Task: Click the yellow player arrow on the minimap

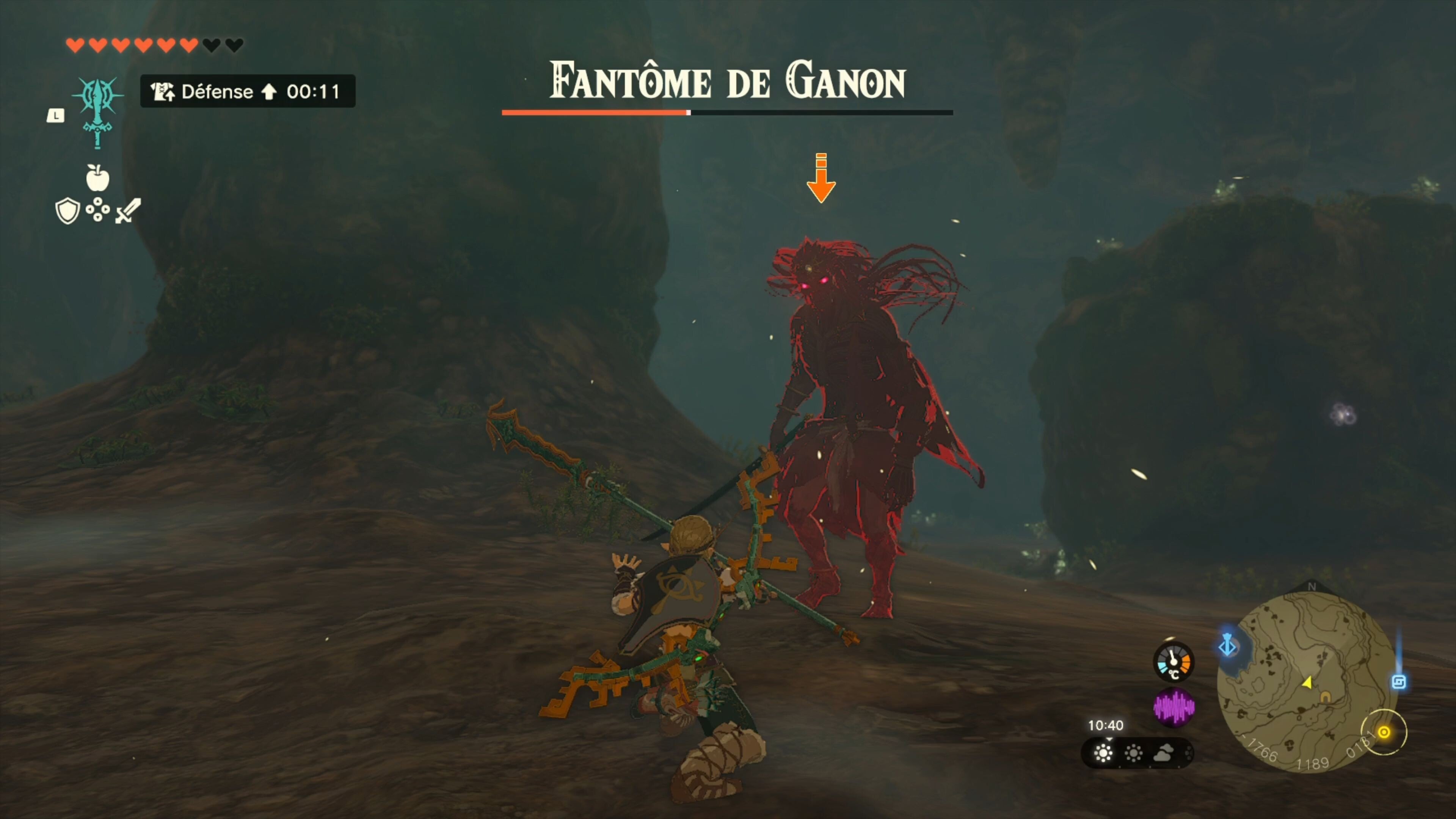Action: (1309, 682)
